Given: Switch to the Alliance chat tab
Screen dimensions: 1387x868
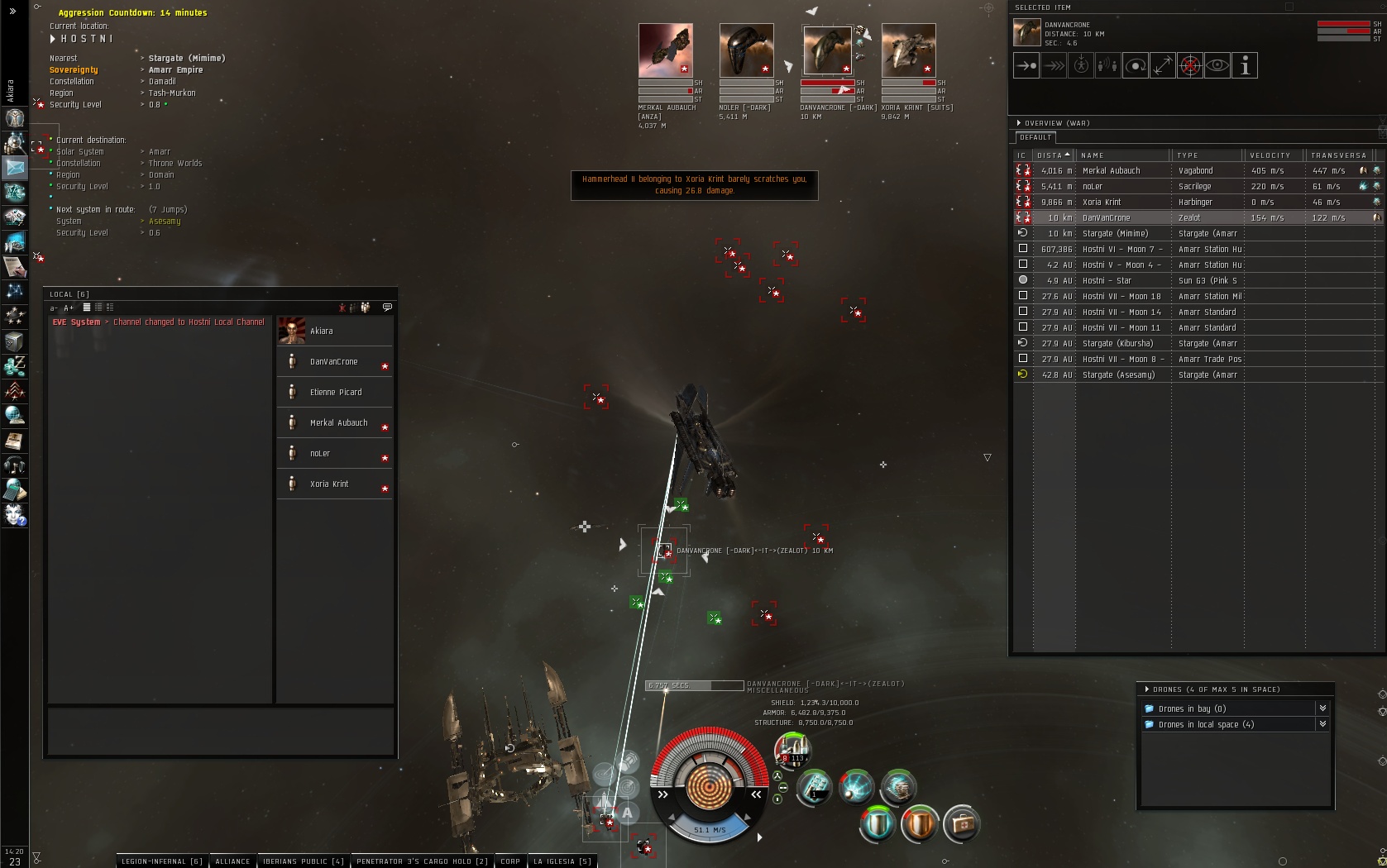Looking at the screenshot, I should [x=232, y=861].
